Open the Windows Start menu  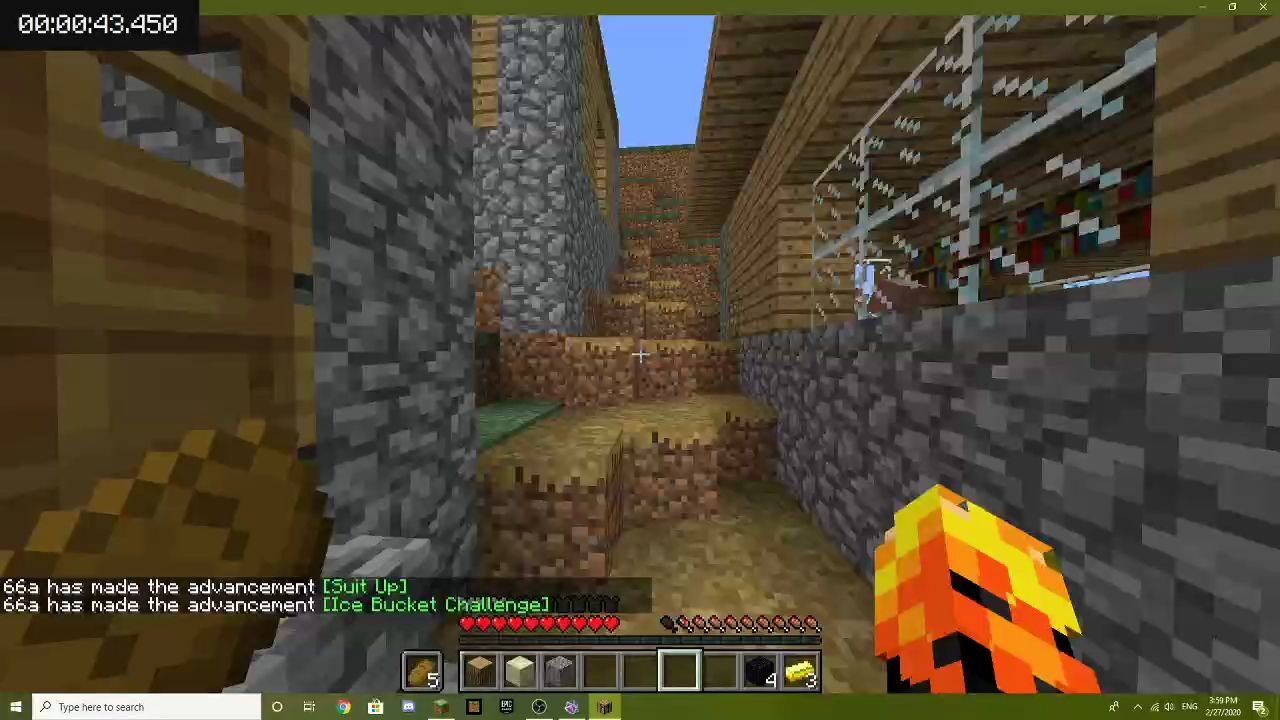click(x=15, y=707)
